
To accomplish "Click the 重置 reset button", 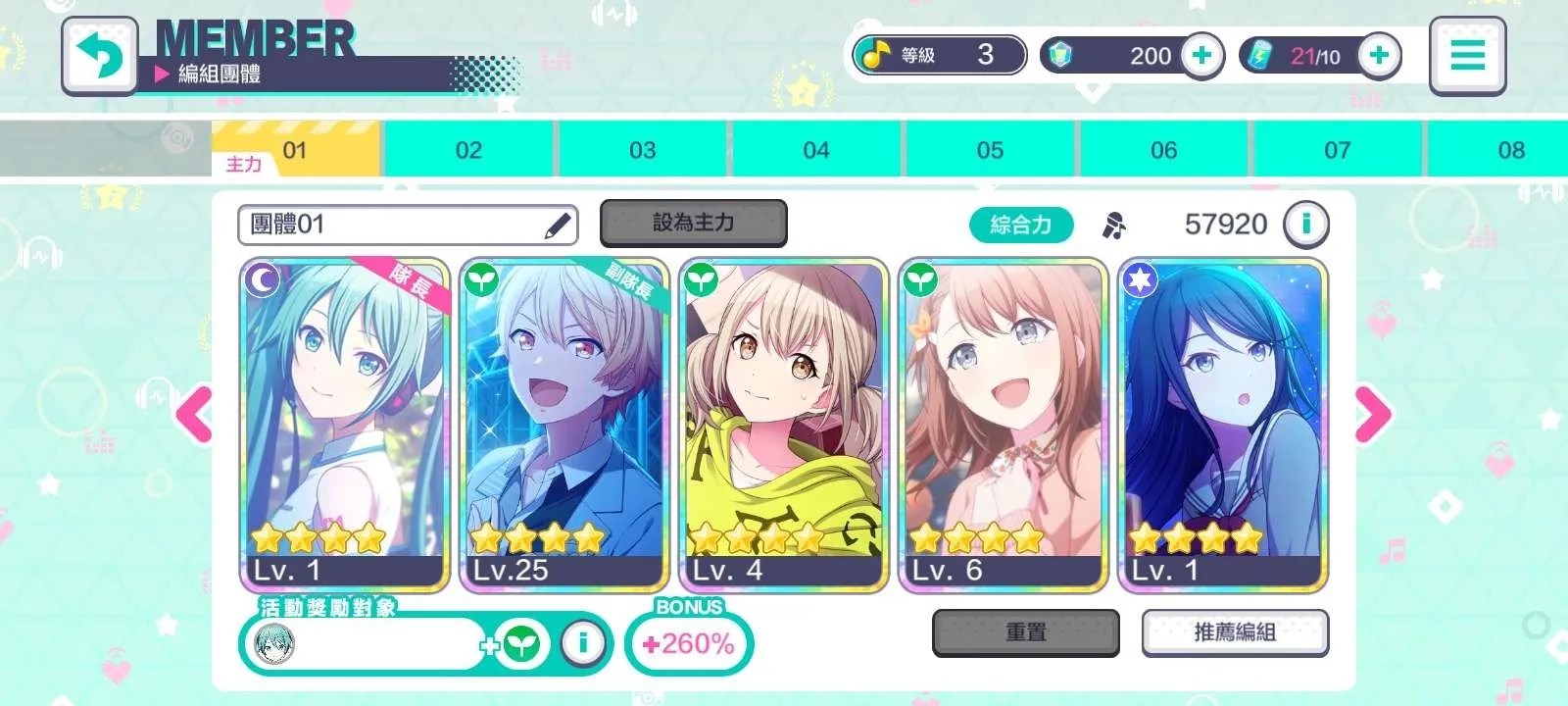I will pos(1025,632).
